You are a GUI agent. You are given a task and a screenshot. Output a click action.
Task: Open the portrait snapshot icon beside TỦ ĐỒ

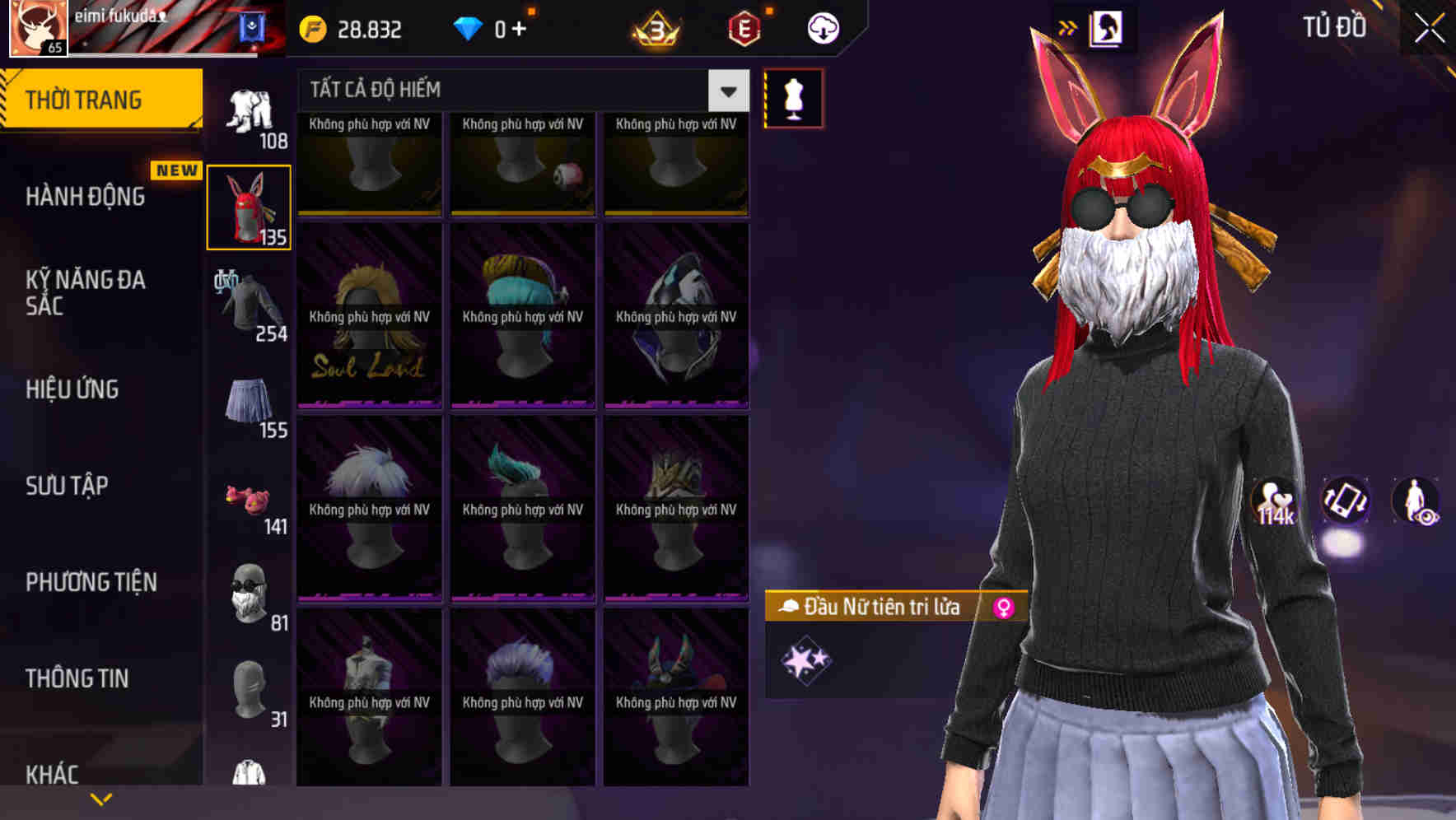pos(1107,26)
